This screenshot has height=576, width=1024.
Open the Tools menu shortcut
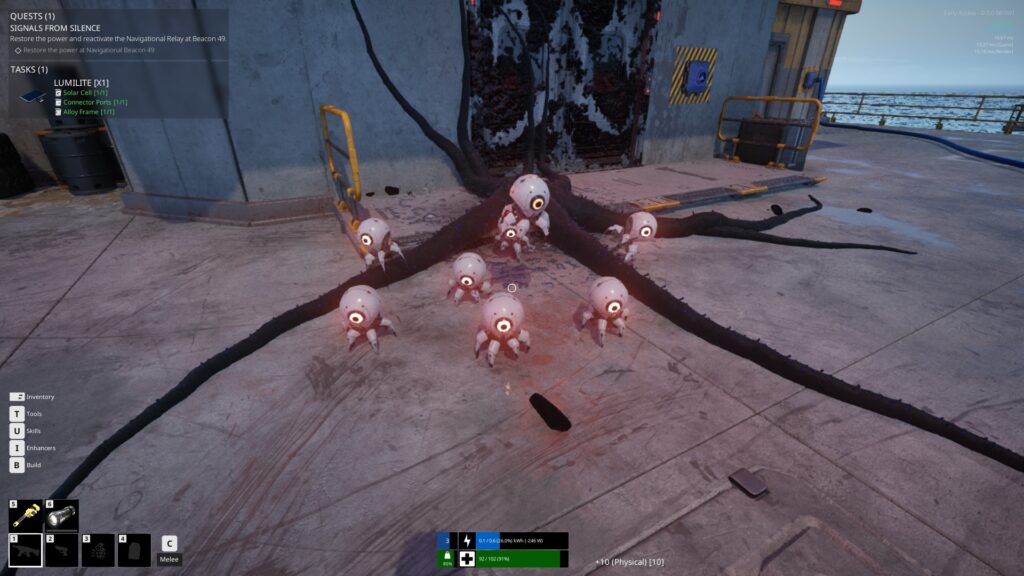[17, 414]
